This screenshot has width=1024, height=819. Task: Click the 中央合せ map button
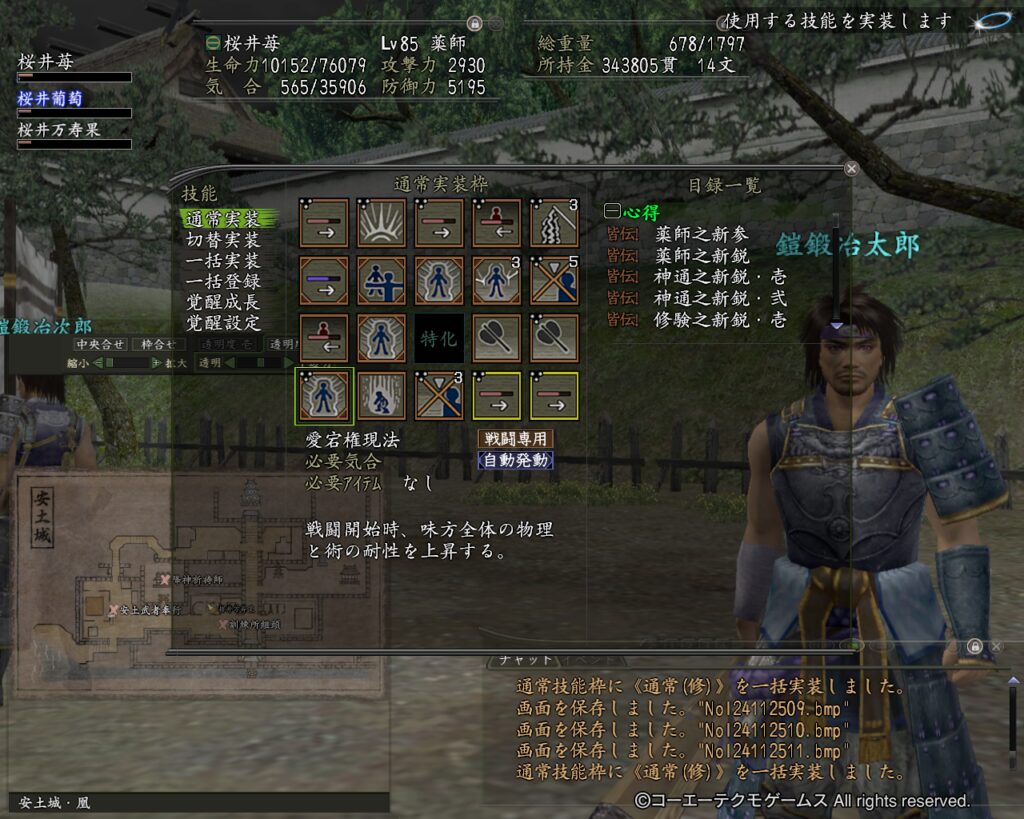(100, 345)
